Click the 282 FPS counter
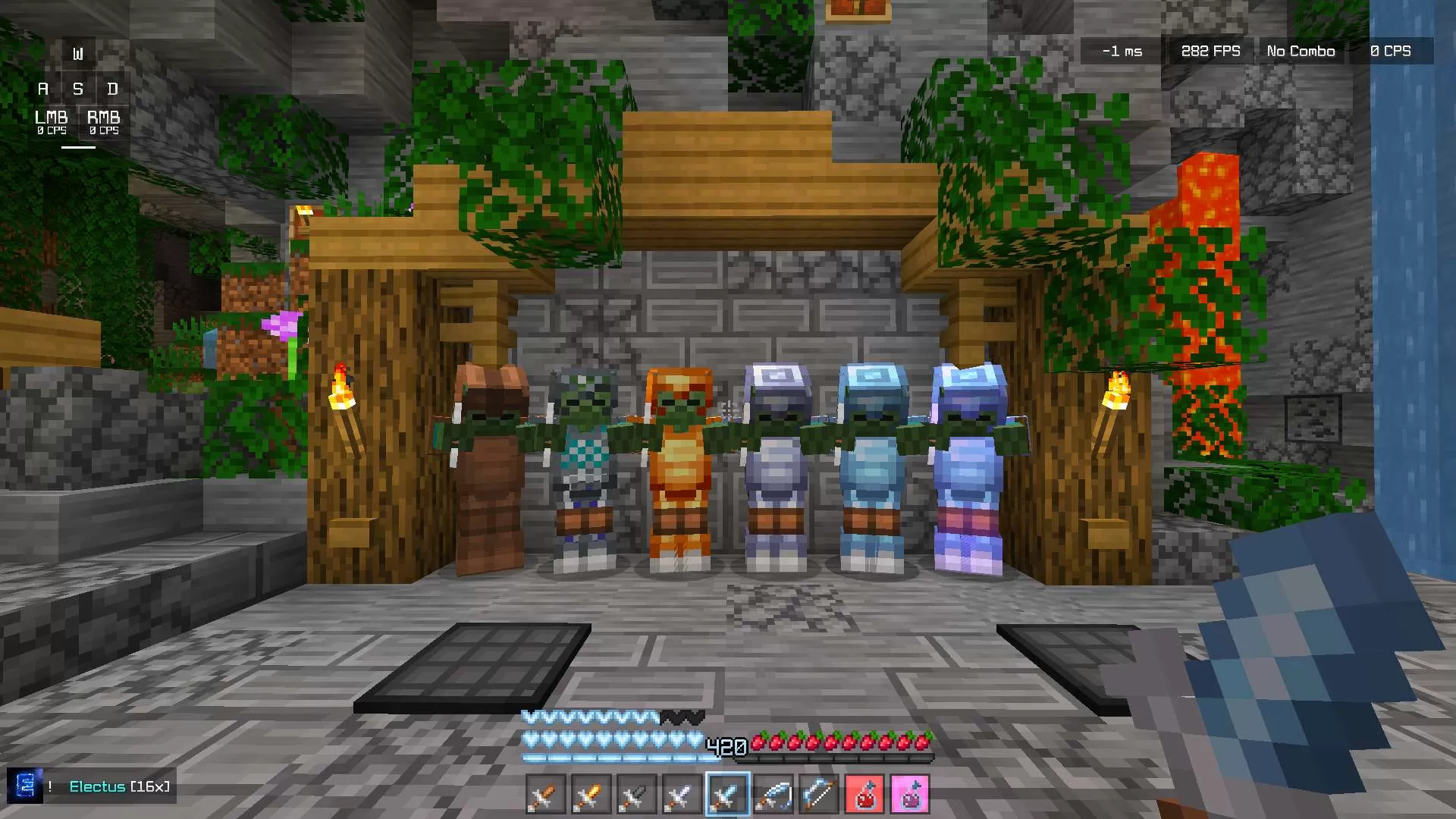Screen dimensions: 1456x819 1210,51
